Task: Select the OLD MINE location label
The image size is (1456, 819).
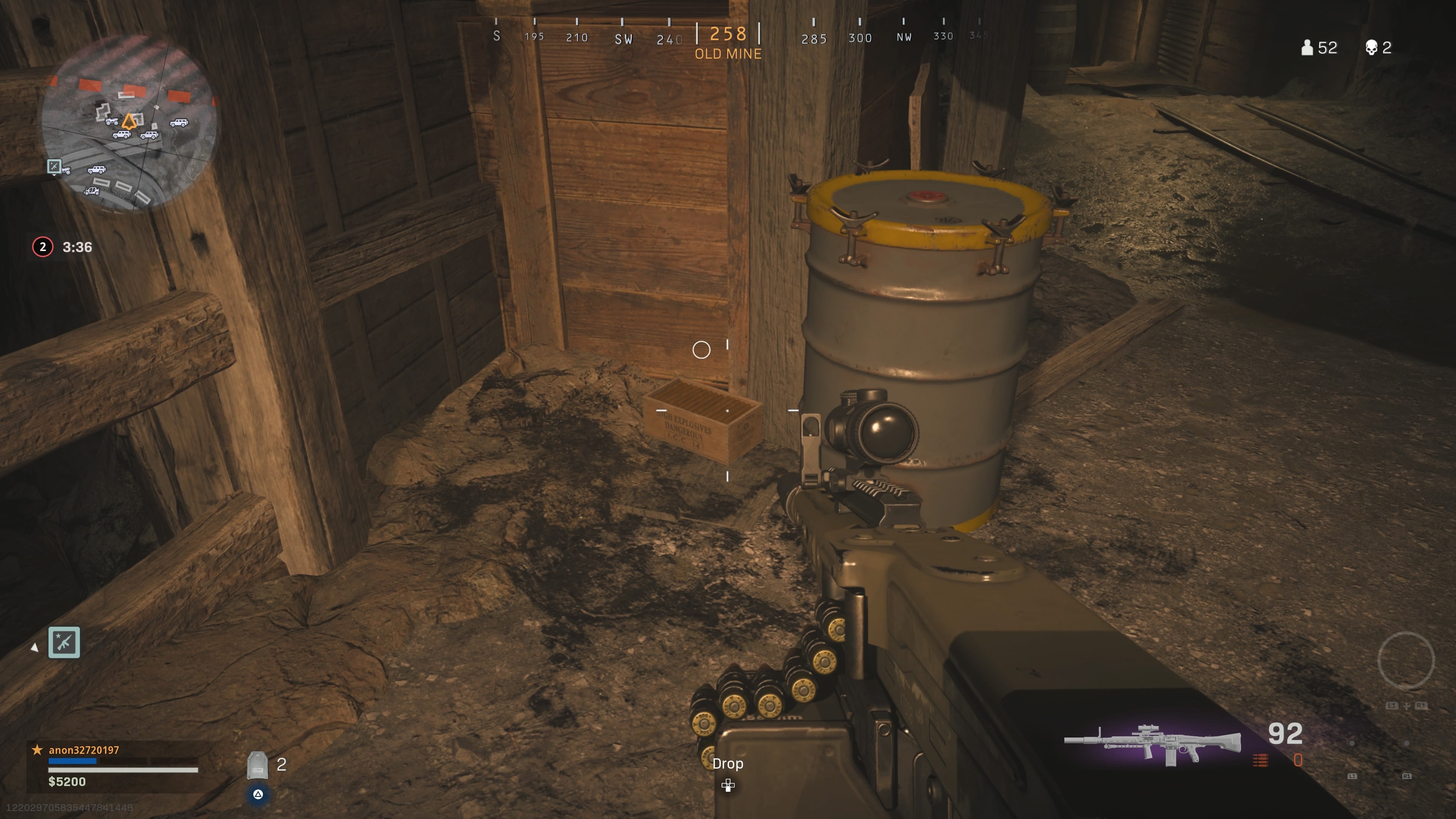Action: (x=728, y=54)
